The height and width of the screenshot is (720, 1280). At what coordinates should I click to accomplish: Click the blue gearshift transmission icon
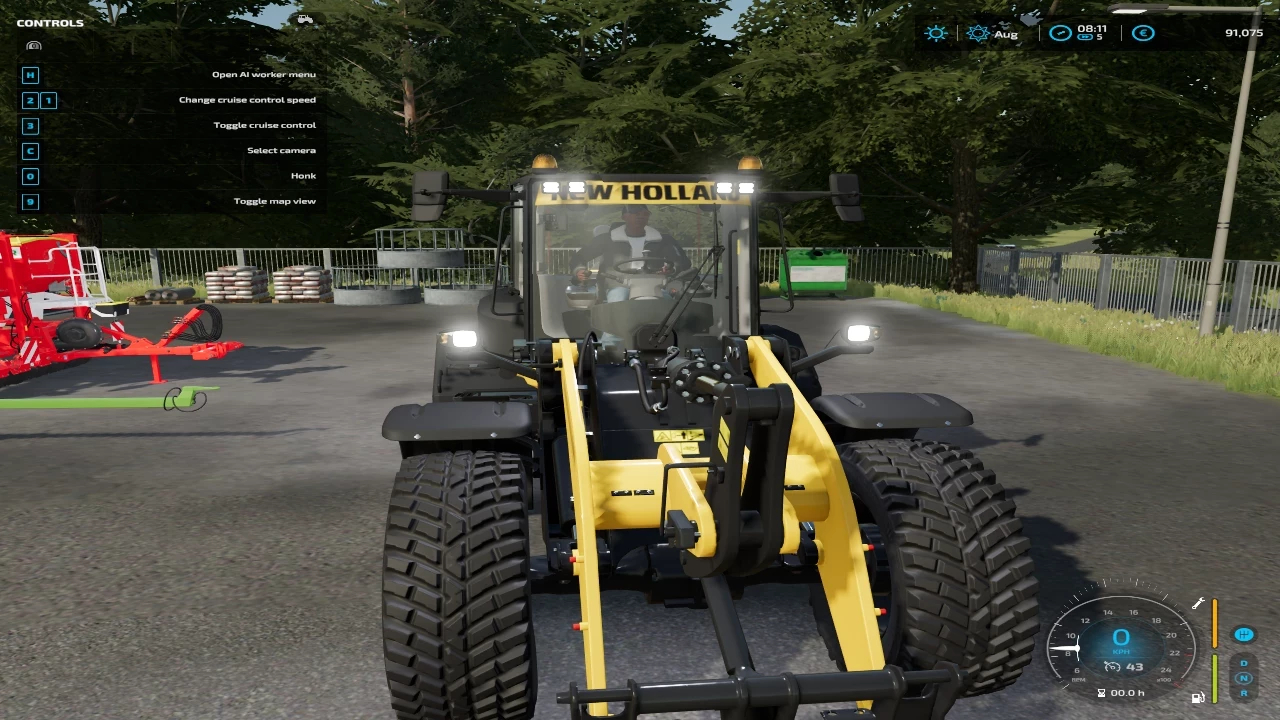point(1243,634)
